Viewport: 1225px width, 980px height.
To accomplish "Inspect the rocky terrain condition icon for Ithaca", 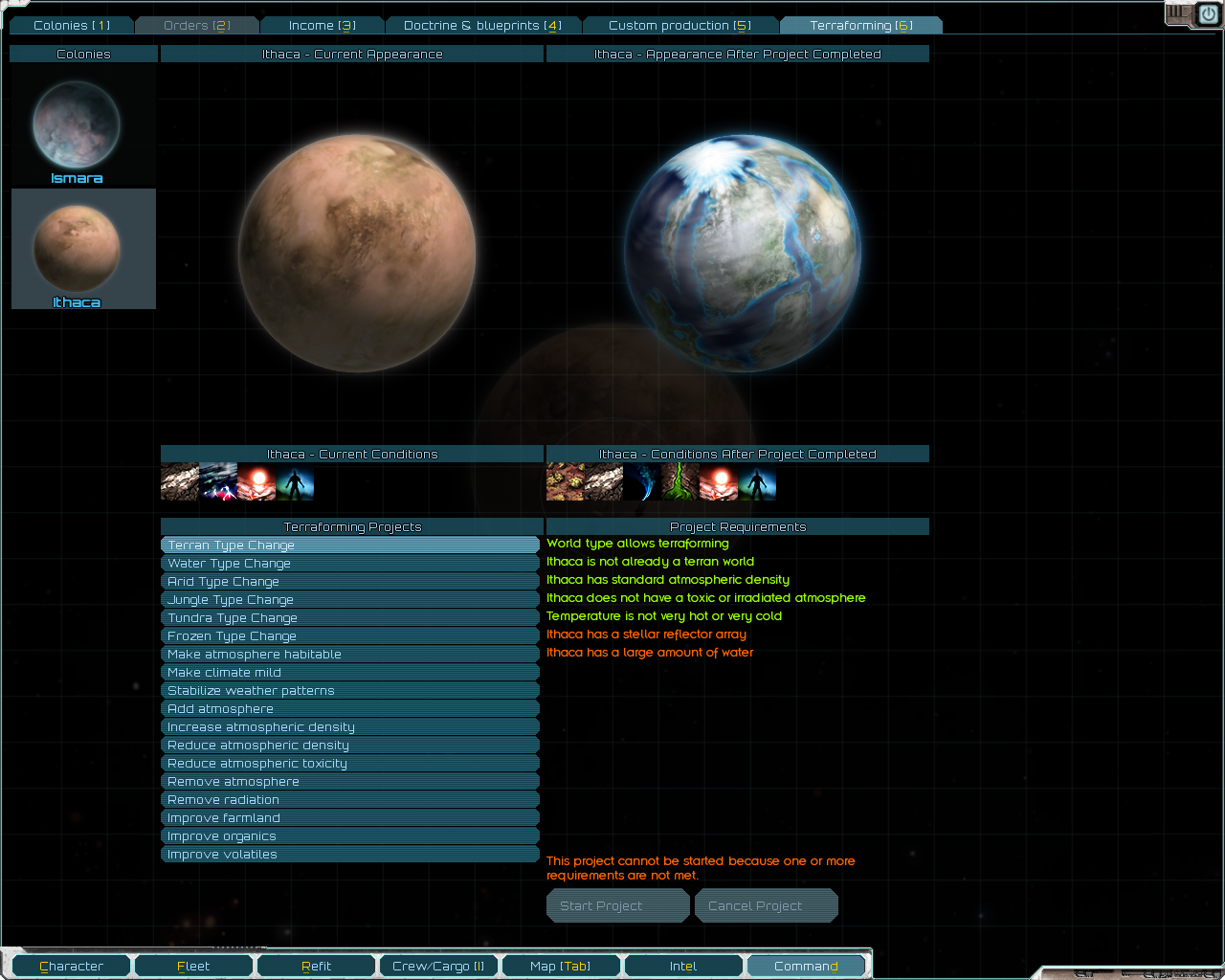I will 180,483.
